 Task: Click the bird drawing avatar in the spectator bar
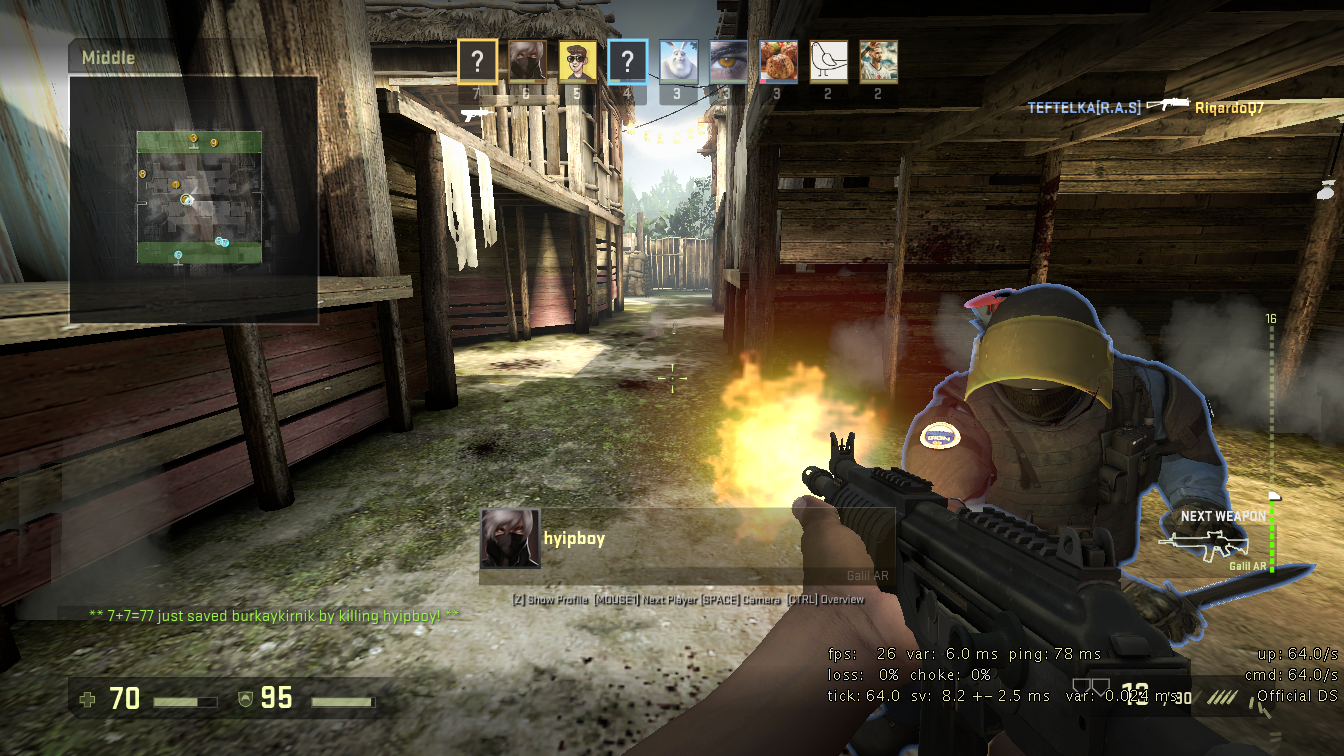coord(827,61)
